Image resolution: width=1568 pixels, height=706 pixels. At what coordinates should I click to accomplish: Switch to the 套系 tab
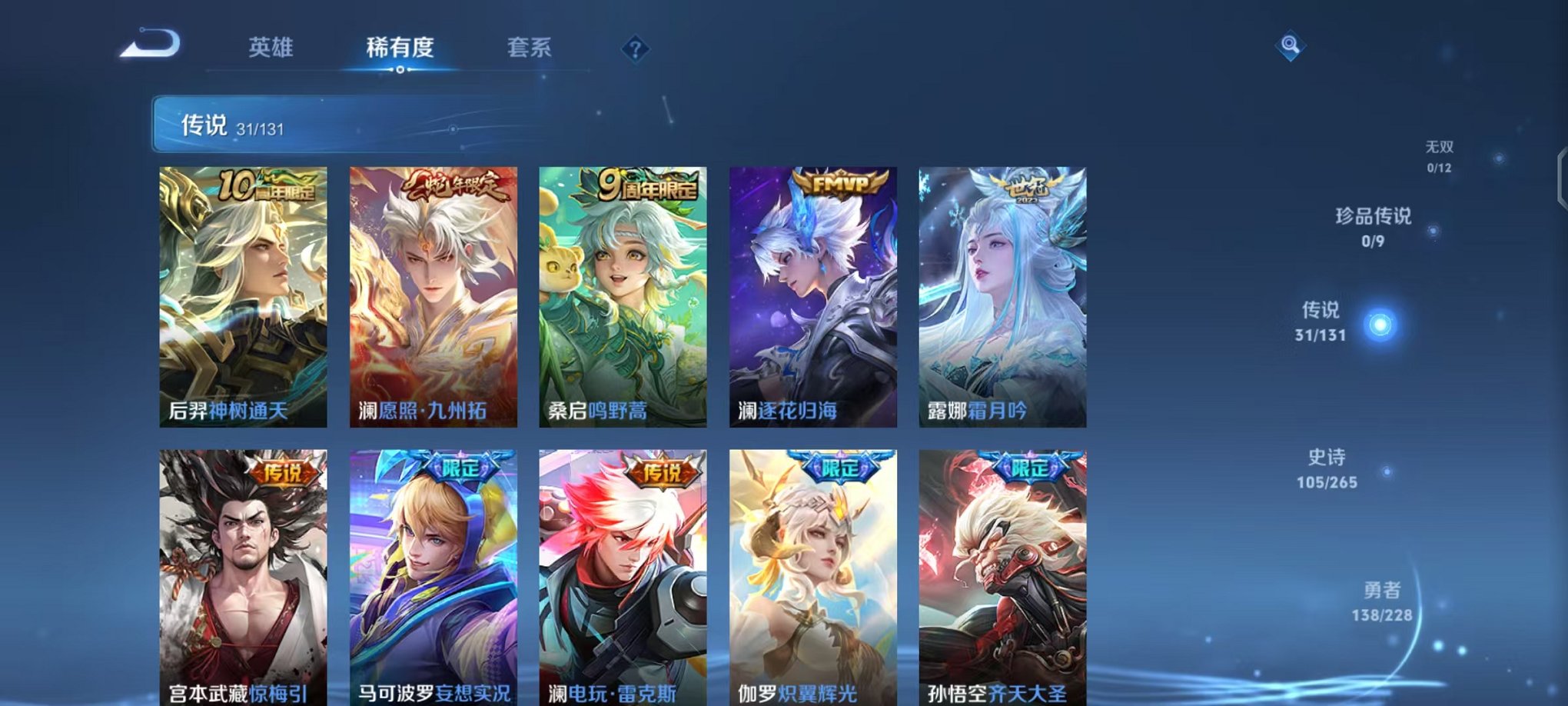[530, 48]
